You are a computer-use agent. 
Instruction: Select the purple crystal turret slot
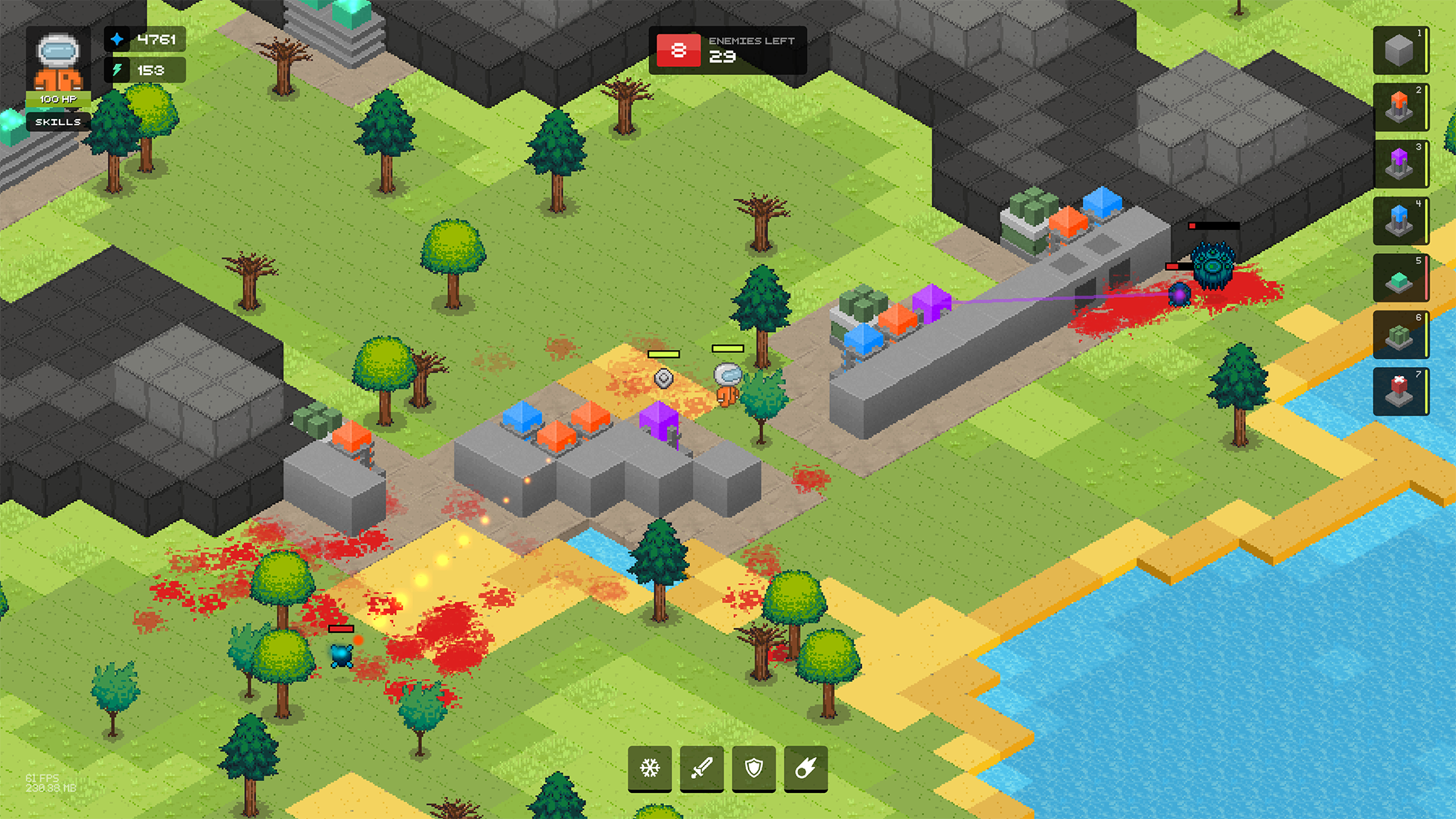(x=1399, y=164)
